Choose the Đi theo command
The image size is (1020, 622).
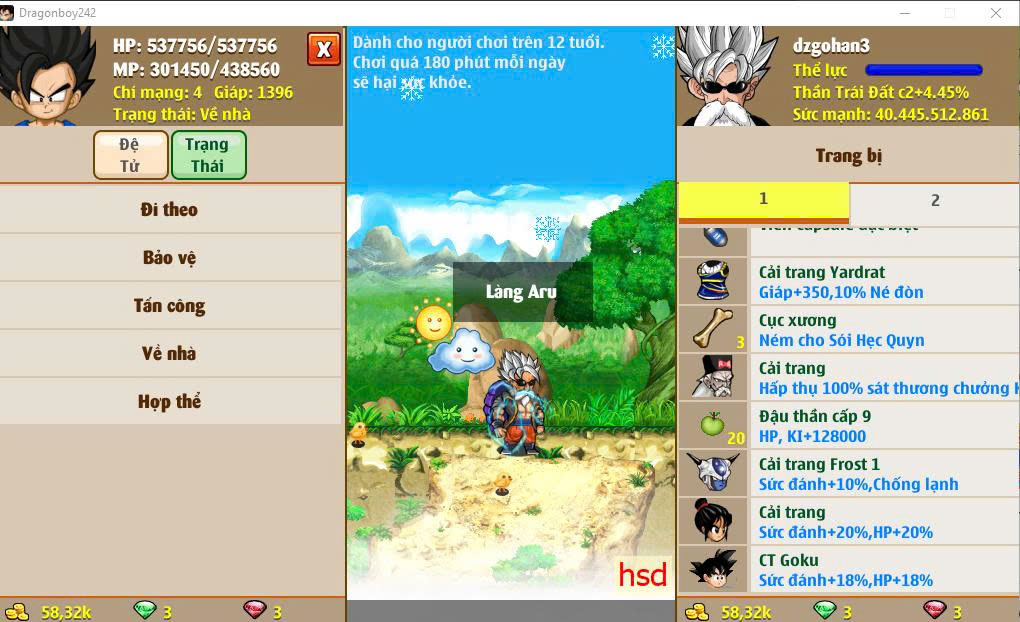click(x=170, y=210)
